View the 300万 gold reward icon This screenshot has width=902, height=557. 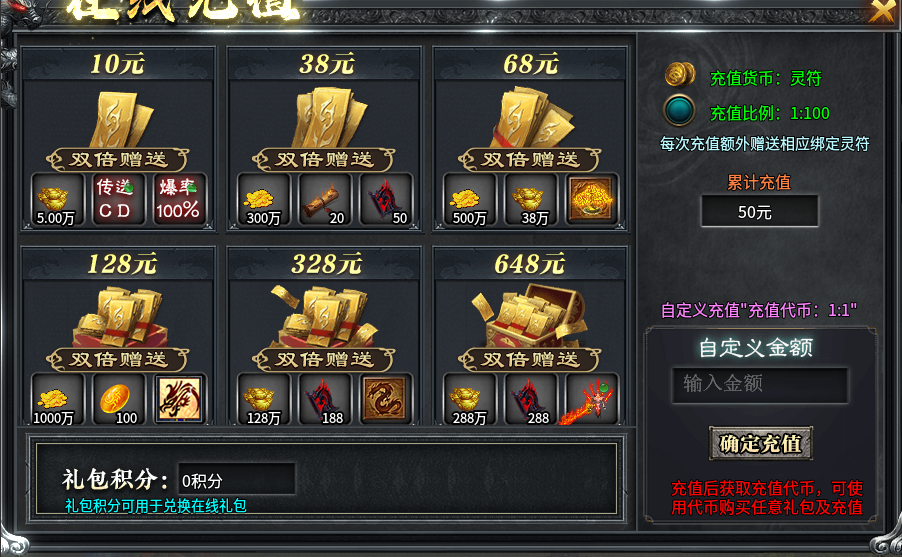click(264, 199)
